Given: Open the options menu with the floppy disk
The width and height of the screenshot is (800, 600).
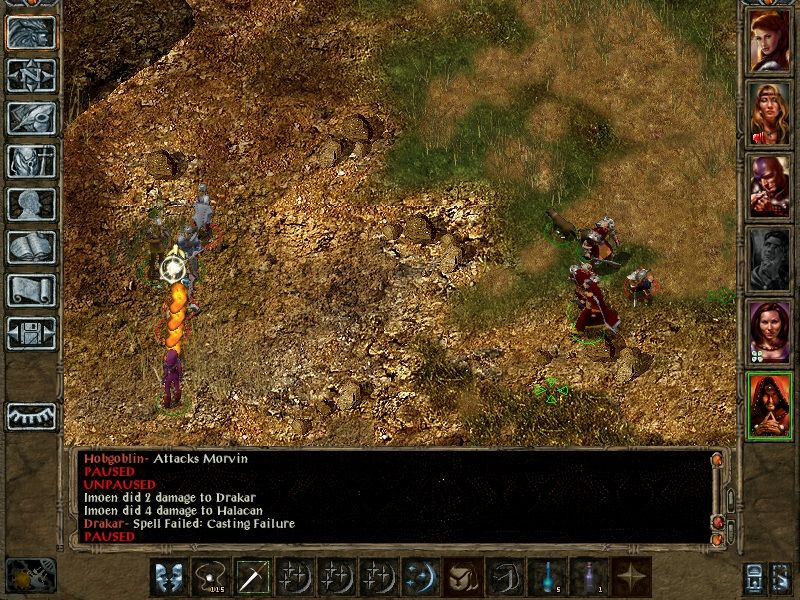Looking at the screenshot, I should (x=31, y=332).
